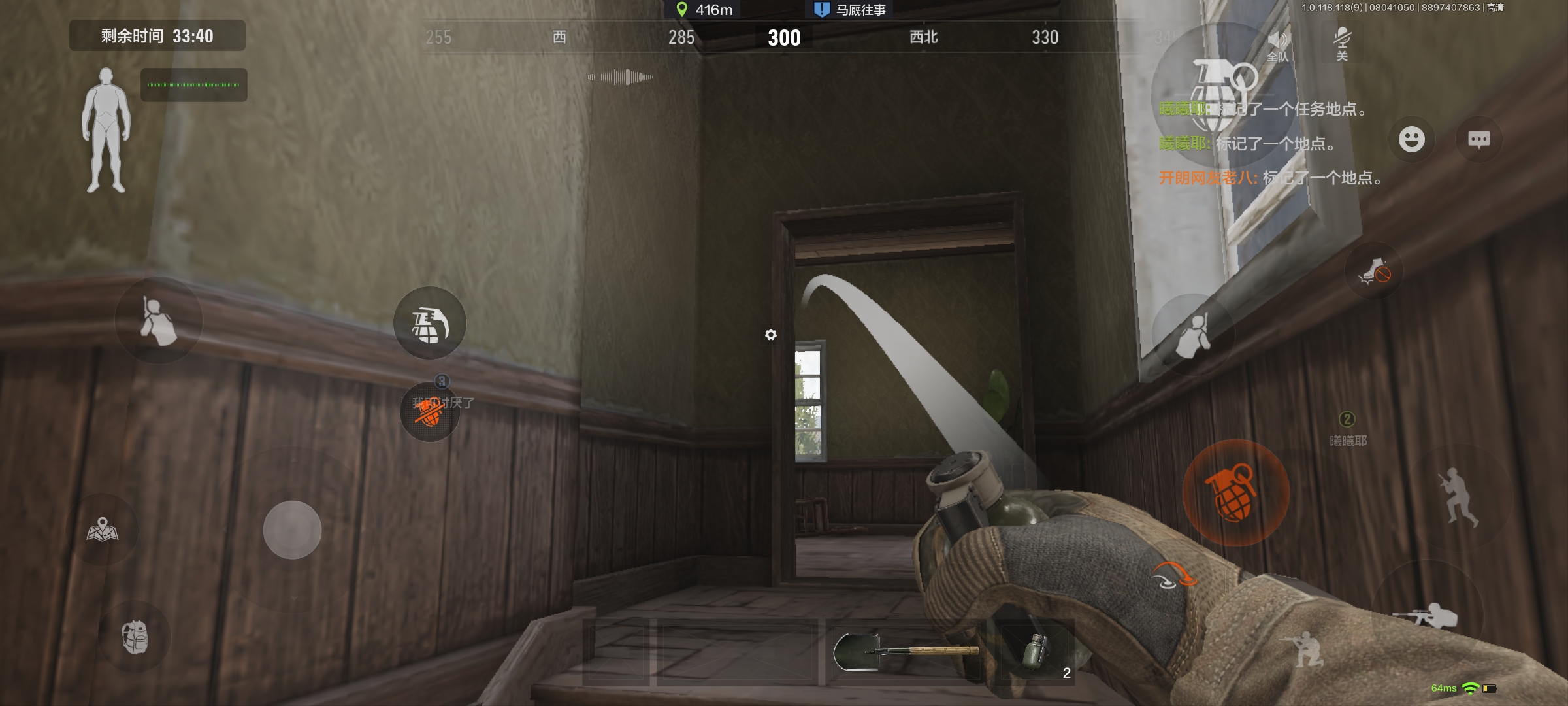
Task: Toggle the team voice speaker
Action: coord(1278,44)
